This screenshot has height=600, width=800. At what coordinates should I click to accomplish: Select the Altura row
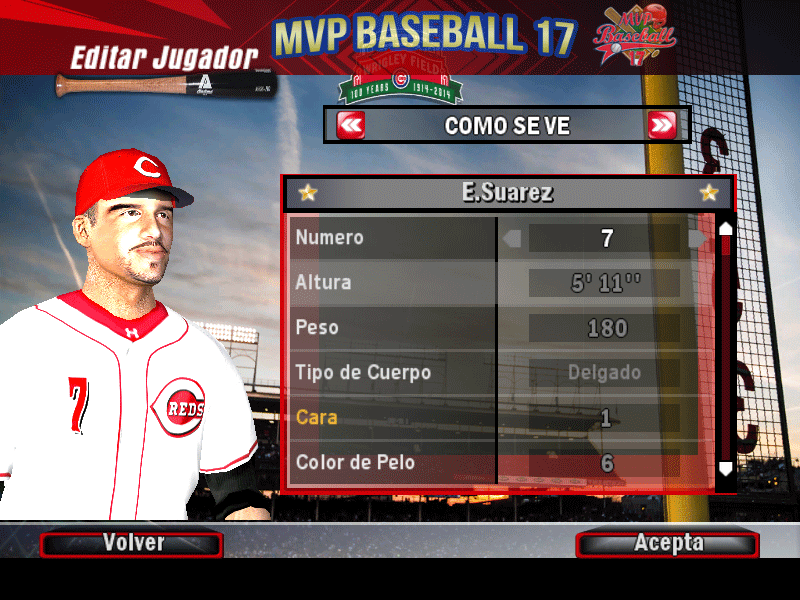pos(393,283)
